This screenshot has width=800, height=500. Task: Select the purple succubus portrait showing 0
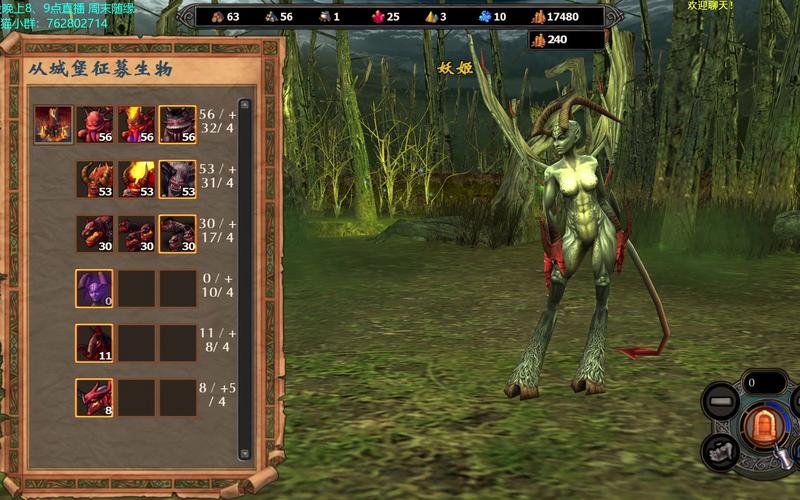[x=94, y=288]
